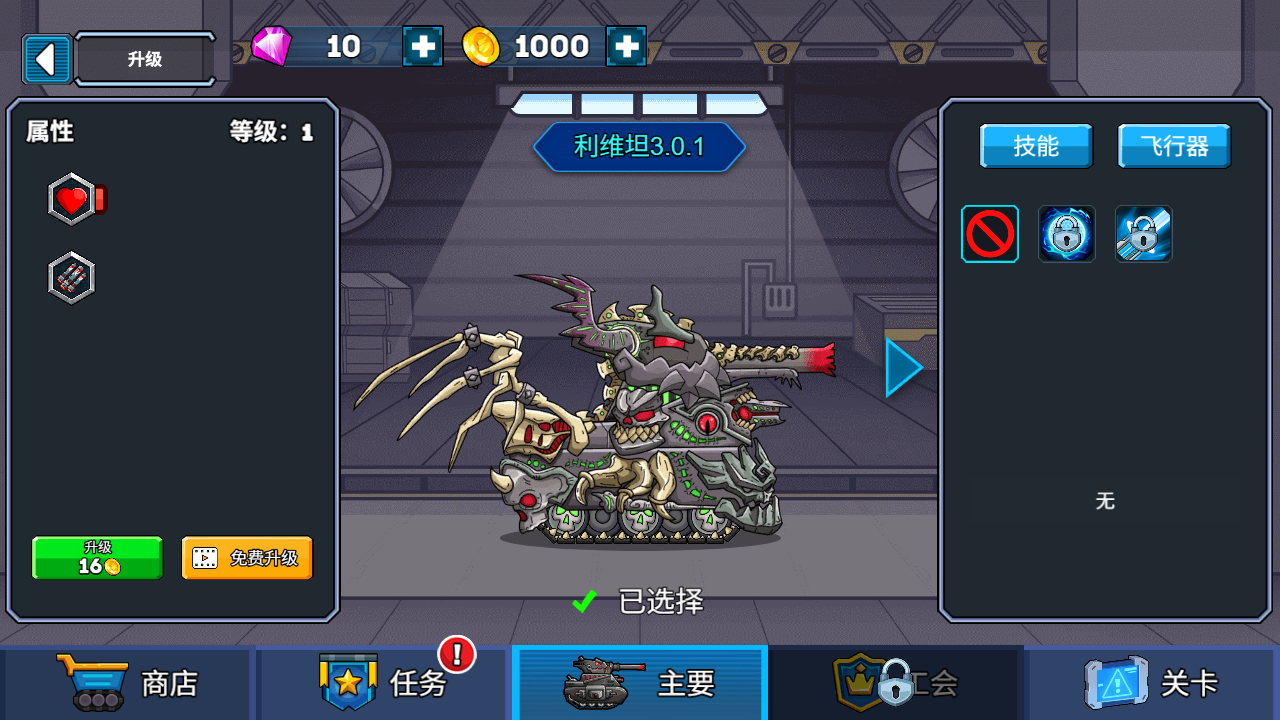
Task: Choose the red no-skill slot
Action: tap(990, 234)
